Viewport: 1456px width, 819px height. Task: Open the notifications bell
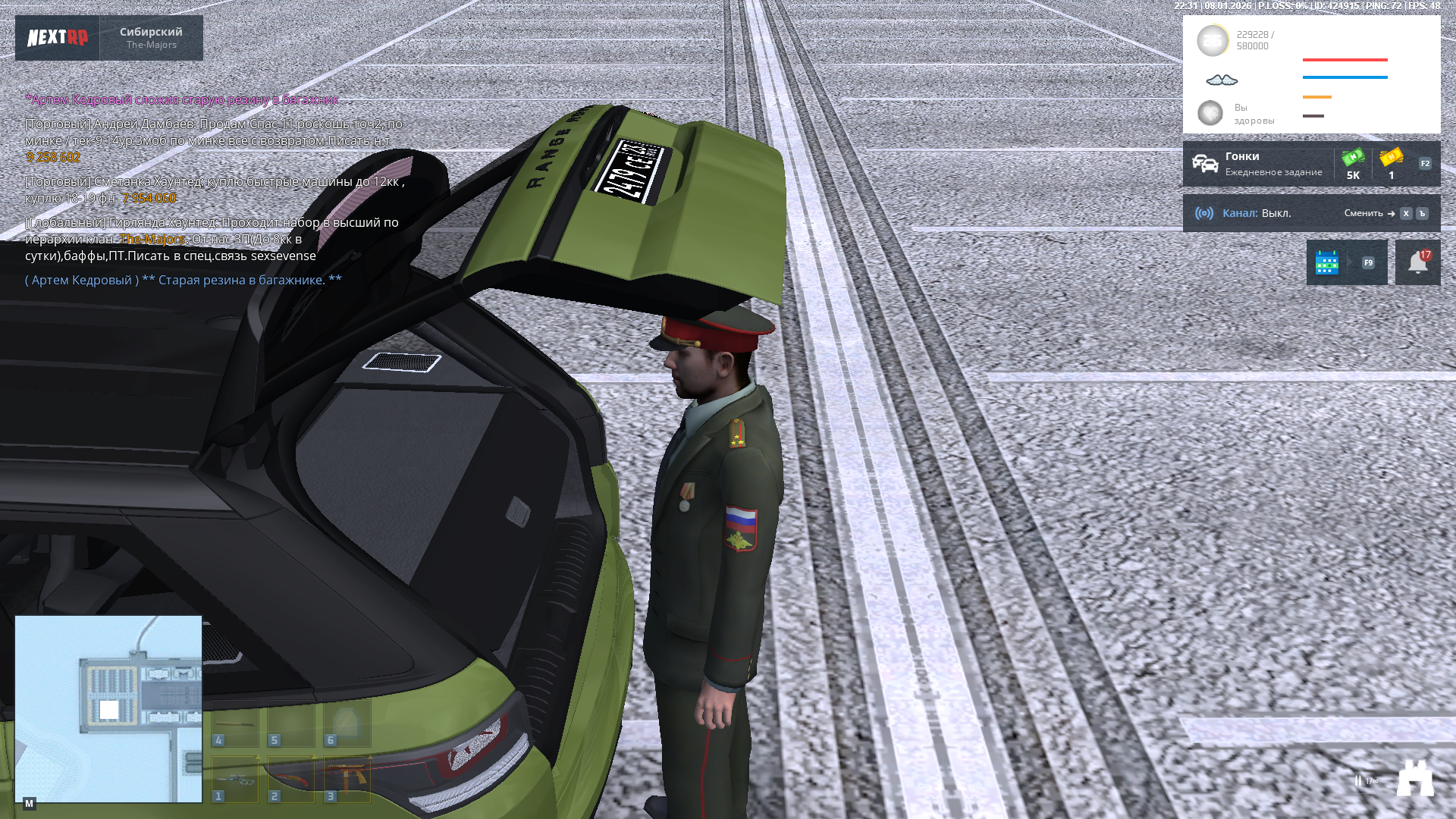1417,262
